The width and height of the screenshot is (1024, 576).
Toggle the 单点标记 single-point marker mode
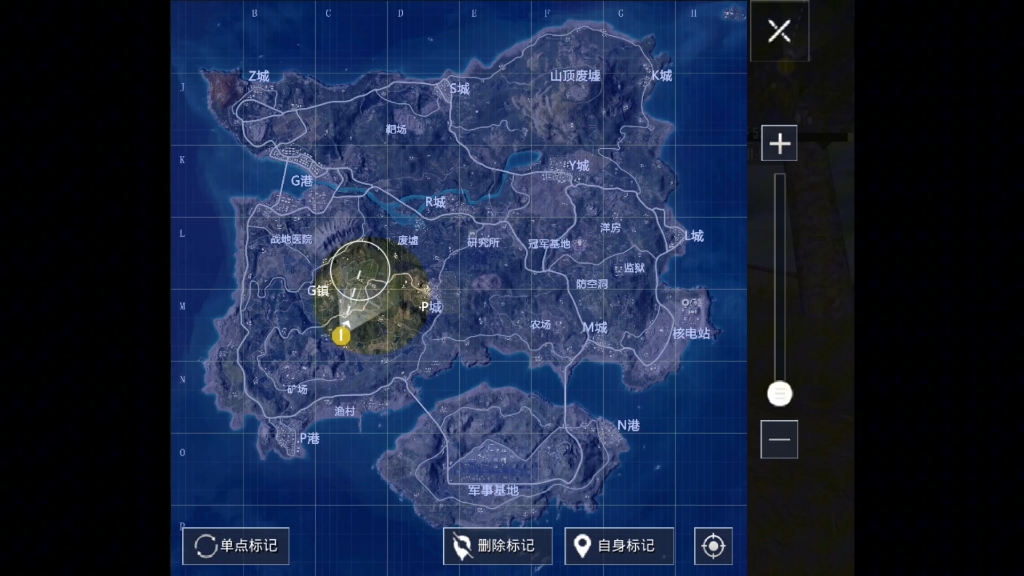tap(236, 546)
